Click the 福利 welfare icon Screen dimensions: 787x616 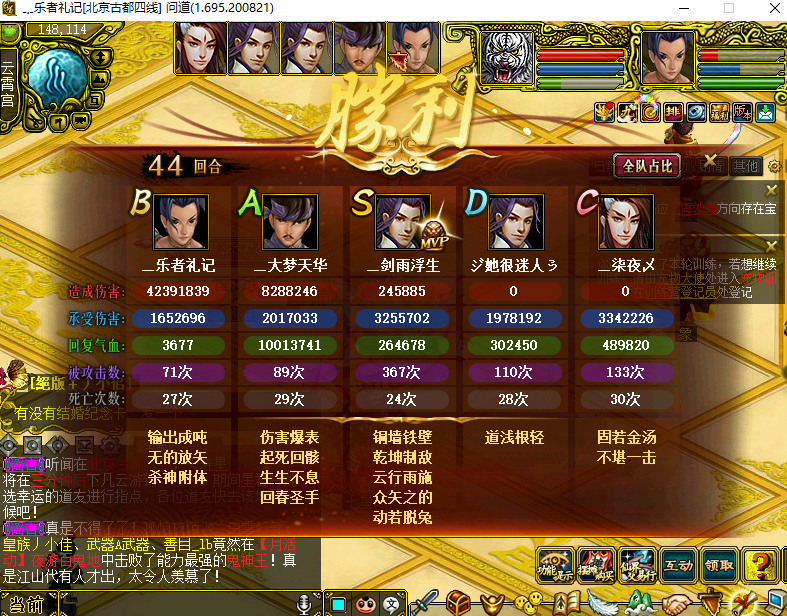(x=717, y=112)
